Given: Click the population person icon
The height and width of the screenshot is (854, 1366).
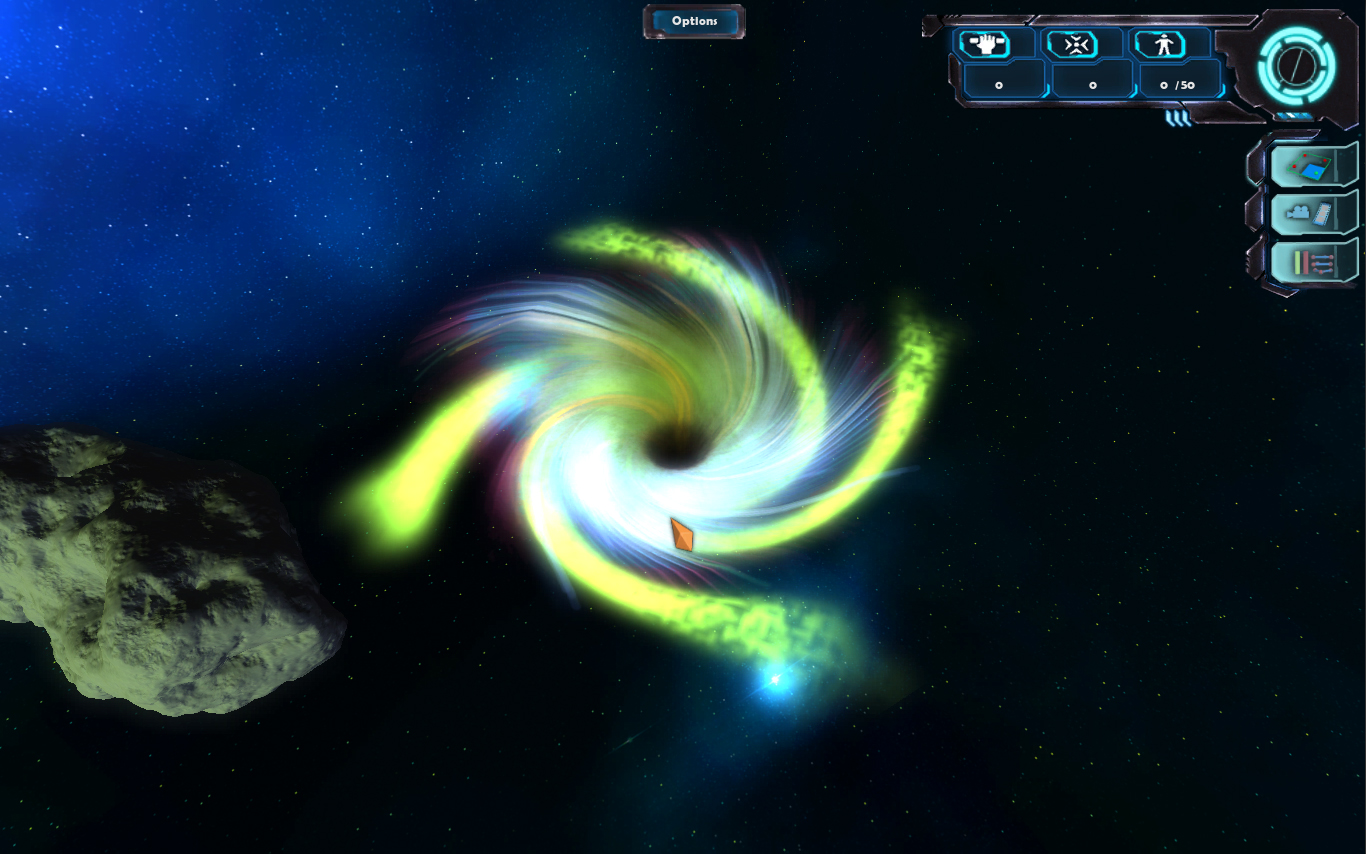Looking at the screenshot, I should (x=1158, y=44).
